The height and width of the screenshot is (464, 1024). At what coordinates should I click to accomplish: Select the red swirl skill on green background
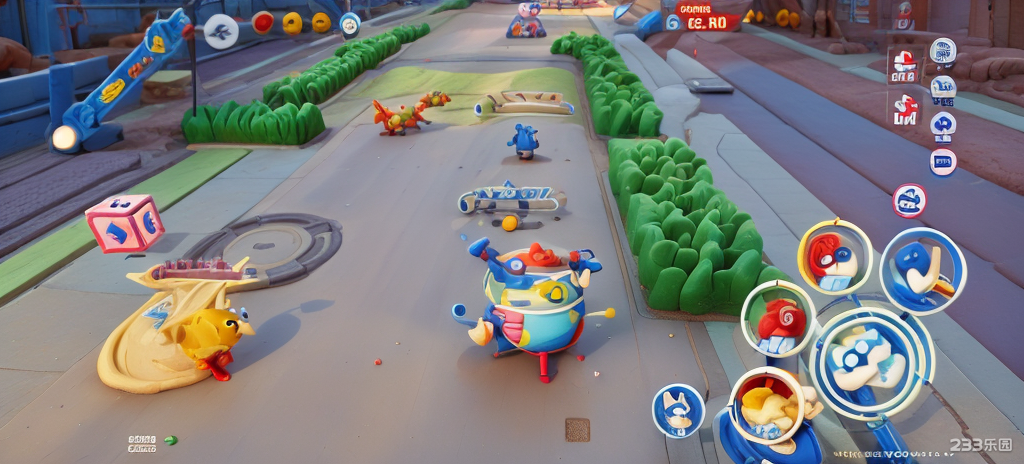(780, 320)
